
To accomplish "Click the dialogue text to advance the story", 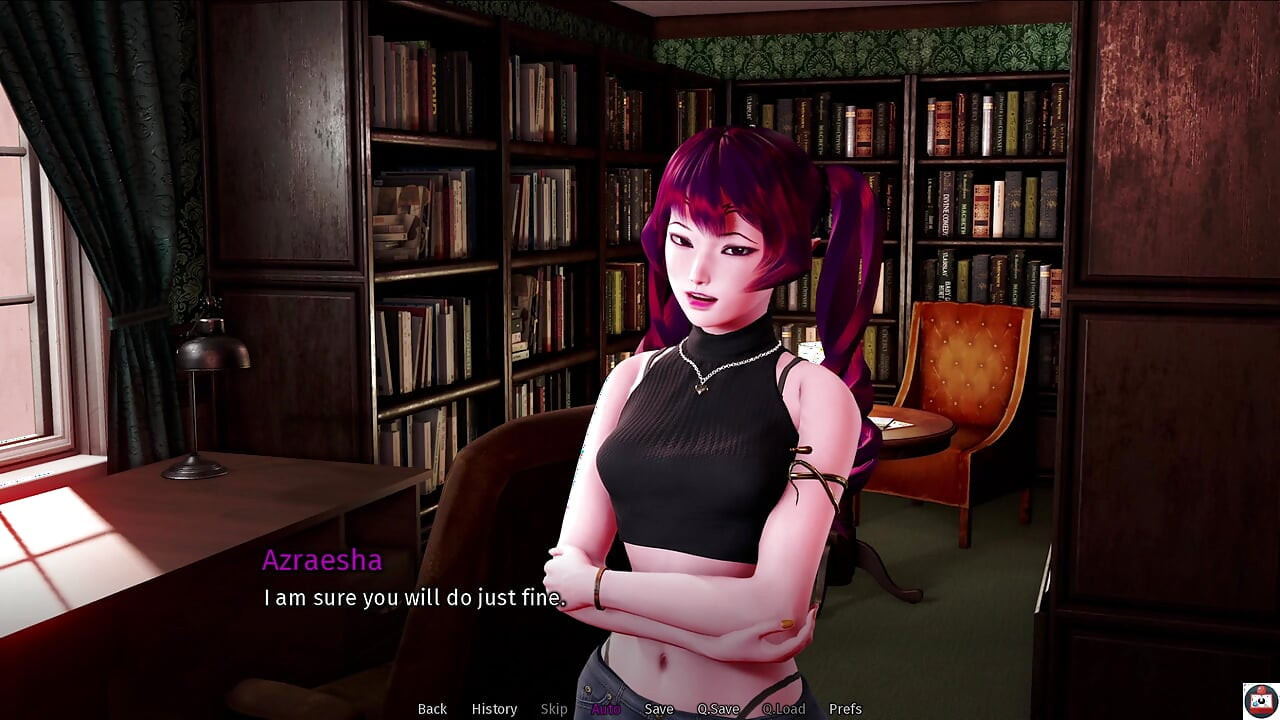I will (414, 598).
